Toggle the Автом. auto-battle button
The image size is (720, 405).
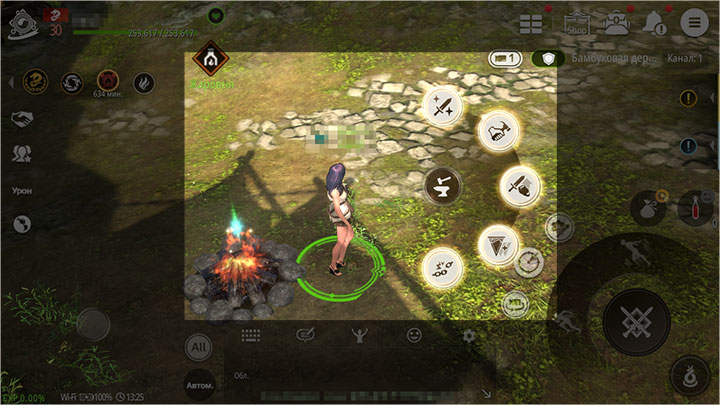(x=199, y=384)
